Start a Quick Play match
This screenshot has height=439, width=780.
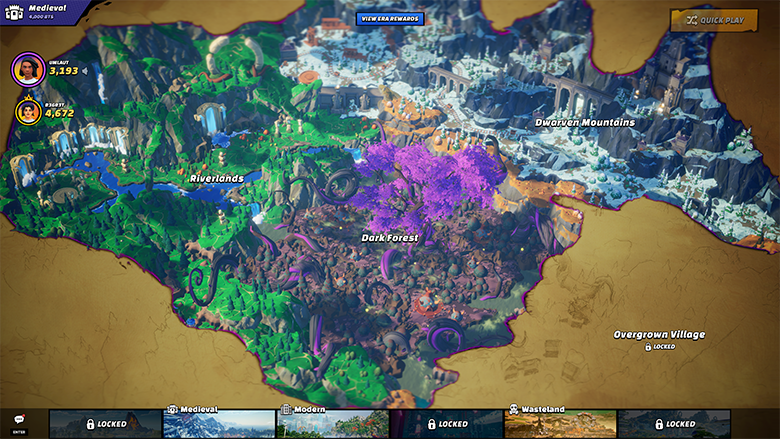click(x=713, y=20)
